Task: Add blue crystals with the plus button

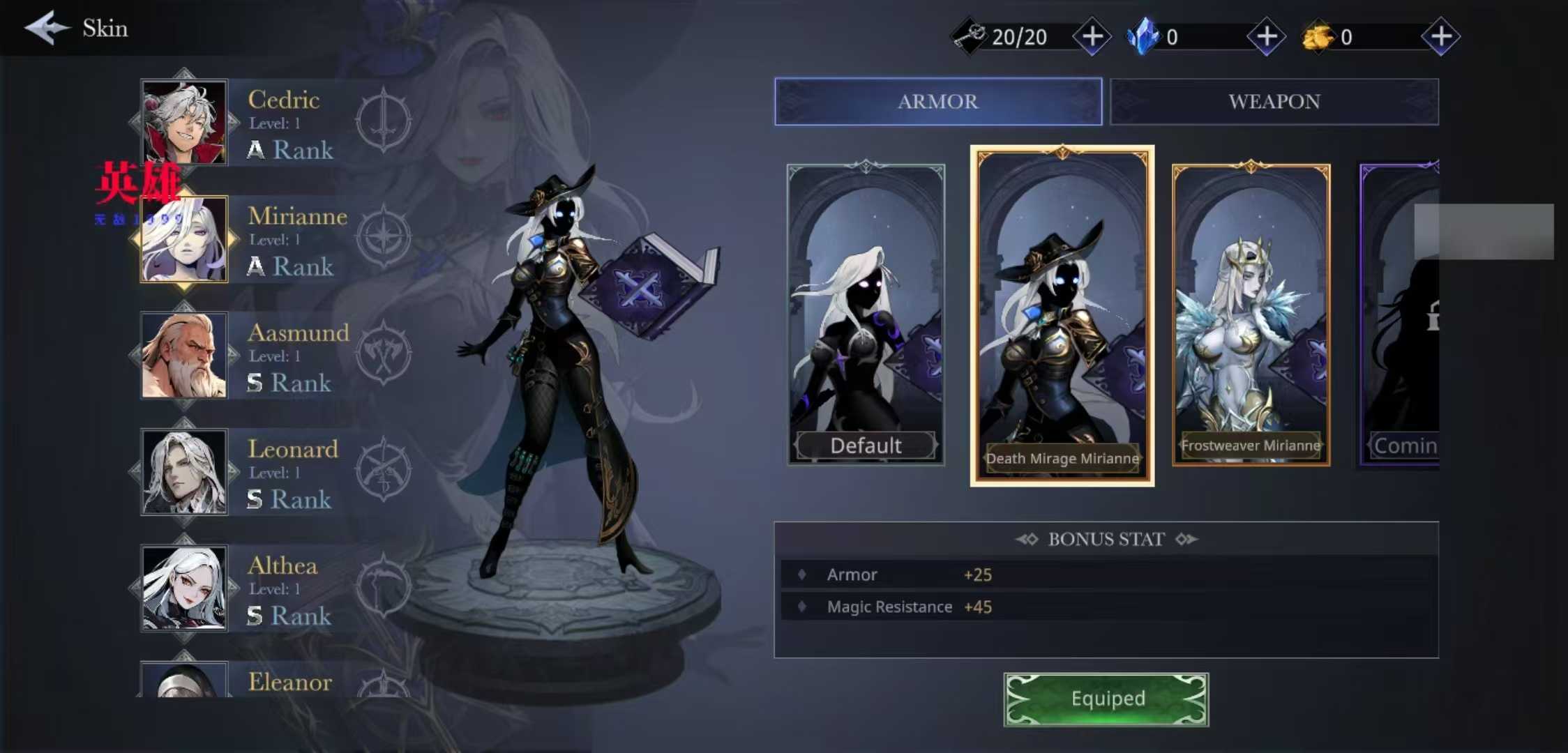Action: (1266, 36)
